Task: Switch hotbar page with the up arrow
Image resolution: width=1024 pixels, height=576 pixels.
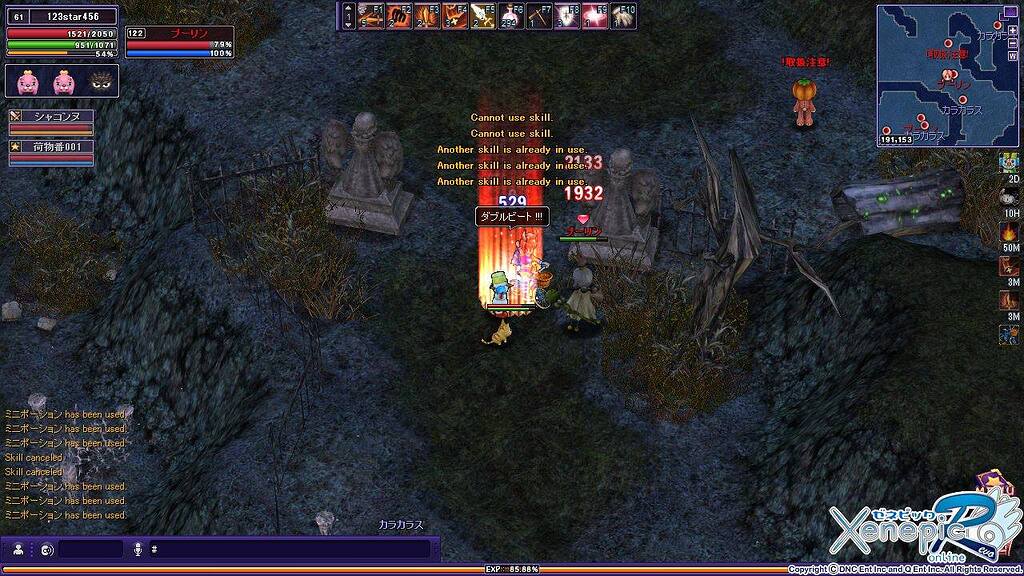Action: (348, 8)
